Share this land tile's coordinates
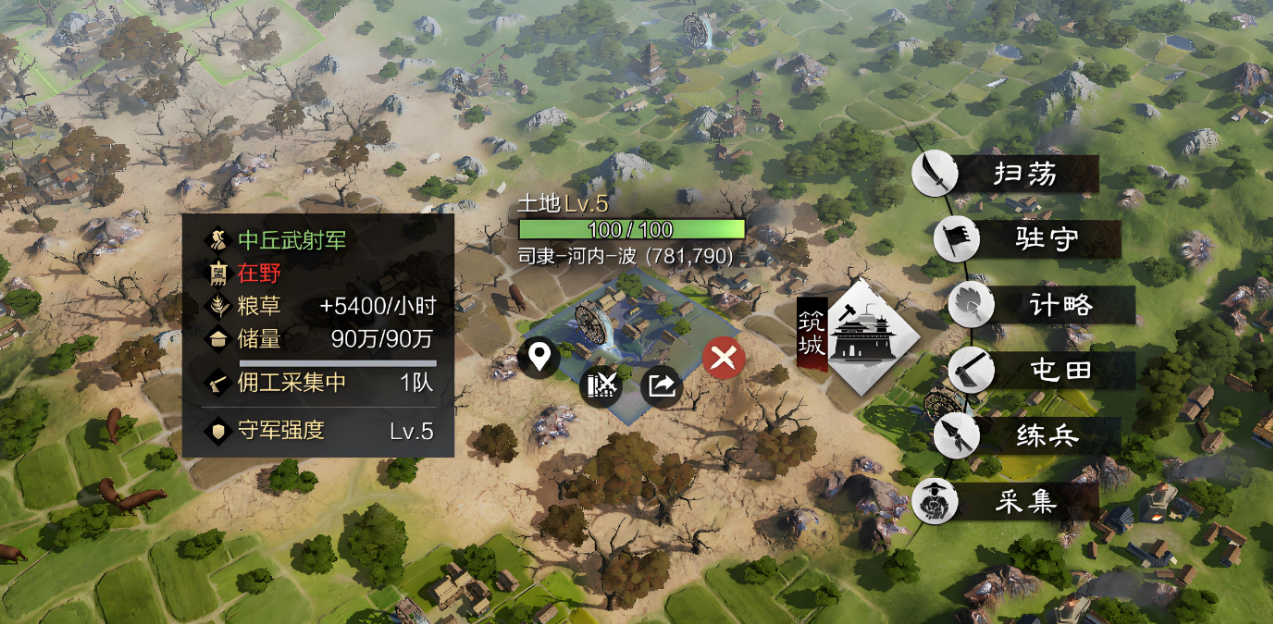Image resolution: width=1273 pixels, height=624 pixels. [x=661, y=385]
